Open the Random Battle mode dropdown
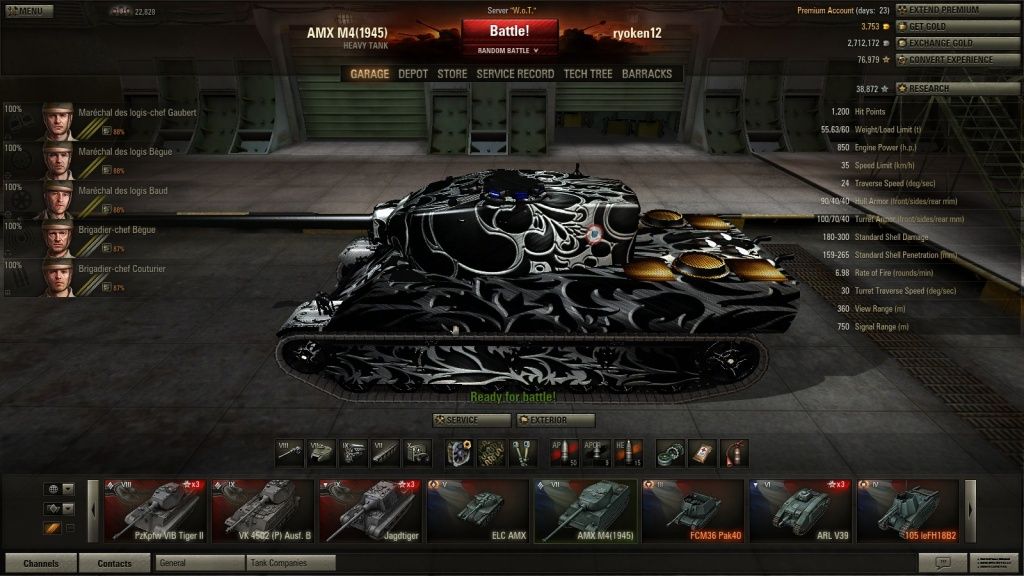 [509, 49]
